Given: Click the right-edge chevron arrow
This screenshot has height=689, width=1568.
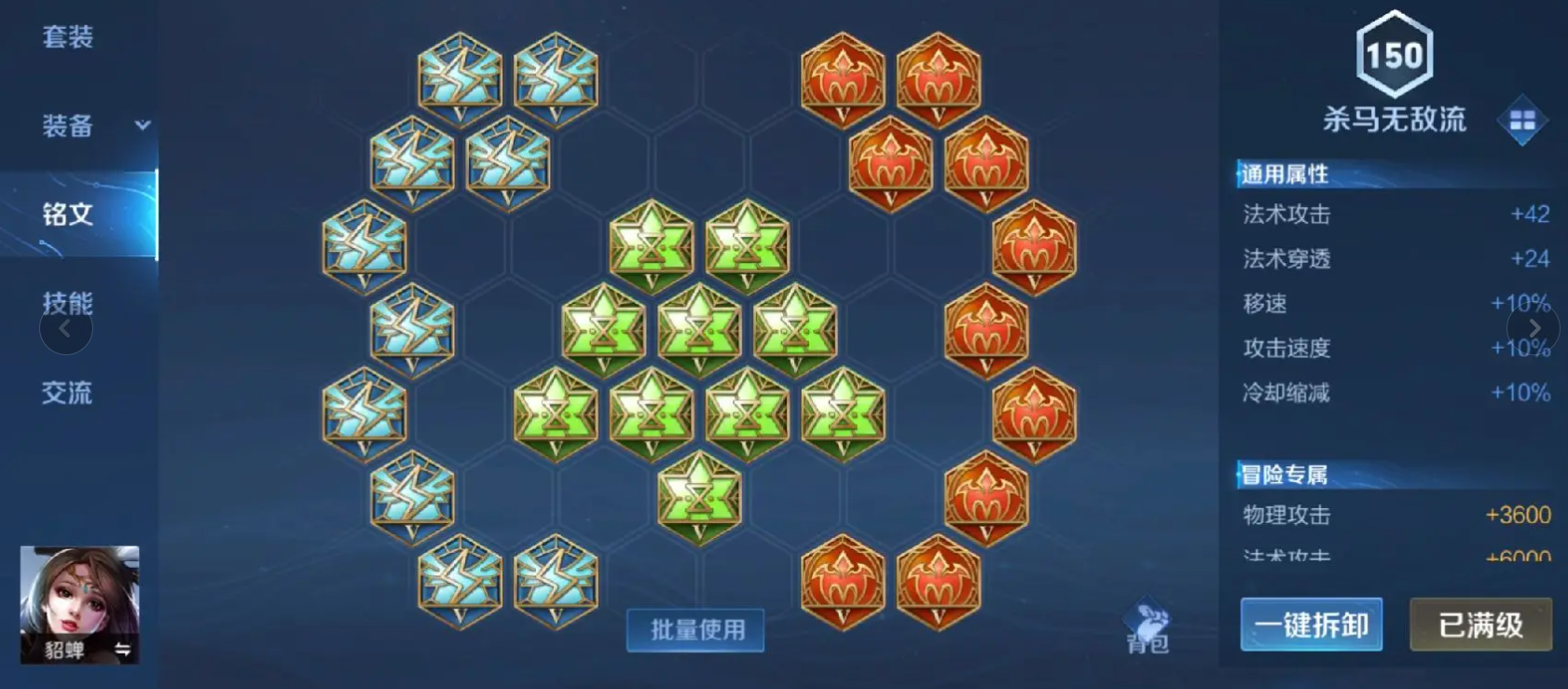Looking at the screenshot, I should [x=1534, y=328].
